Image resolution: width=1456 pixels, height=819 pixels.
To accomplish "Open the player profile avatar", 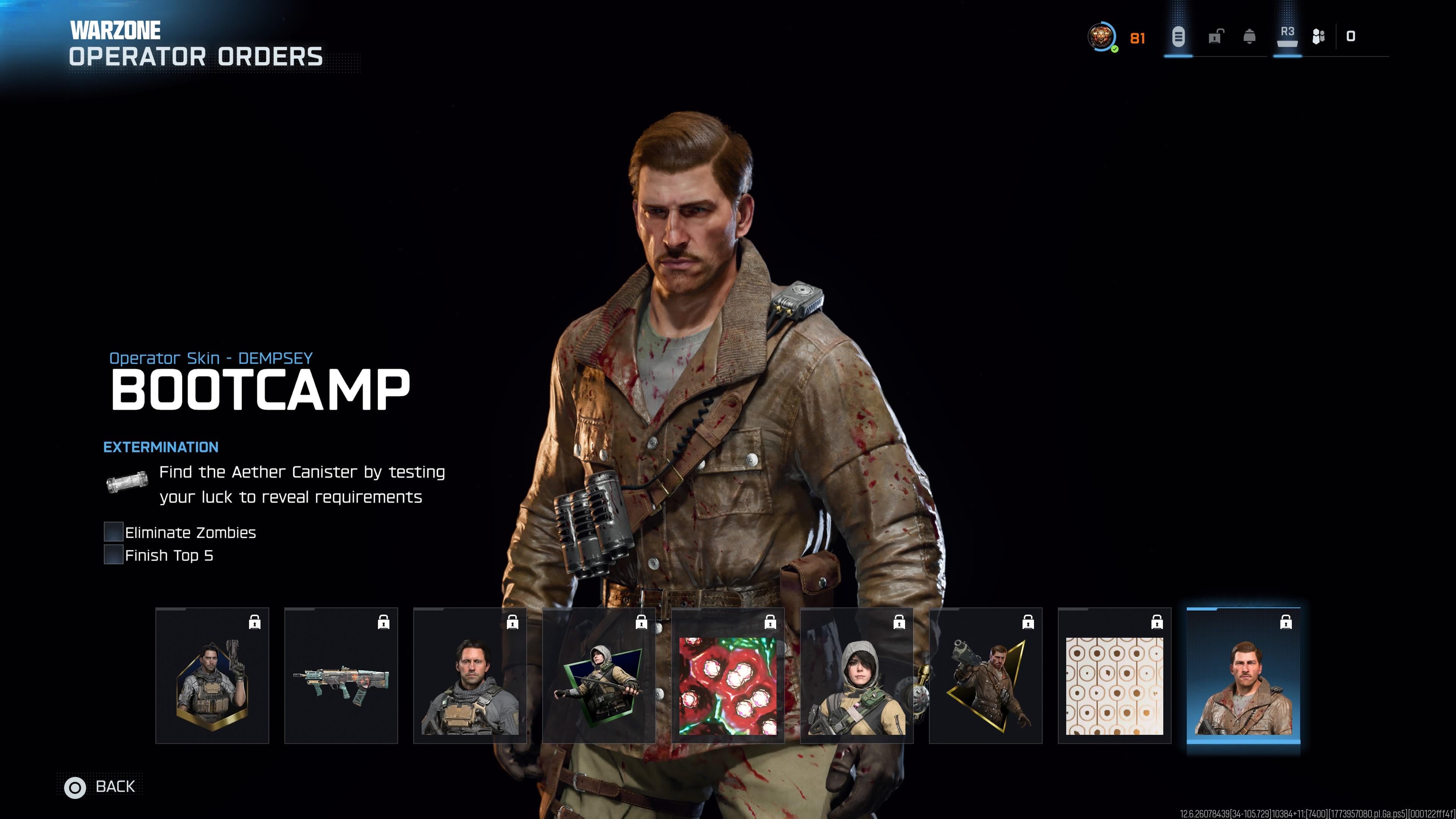I will (1101, 37).
